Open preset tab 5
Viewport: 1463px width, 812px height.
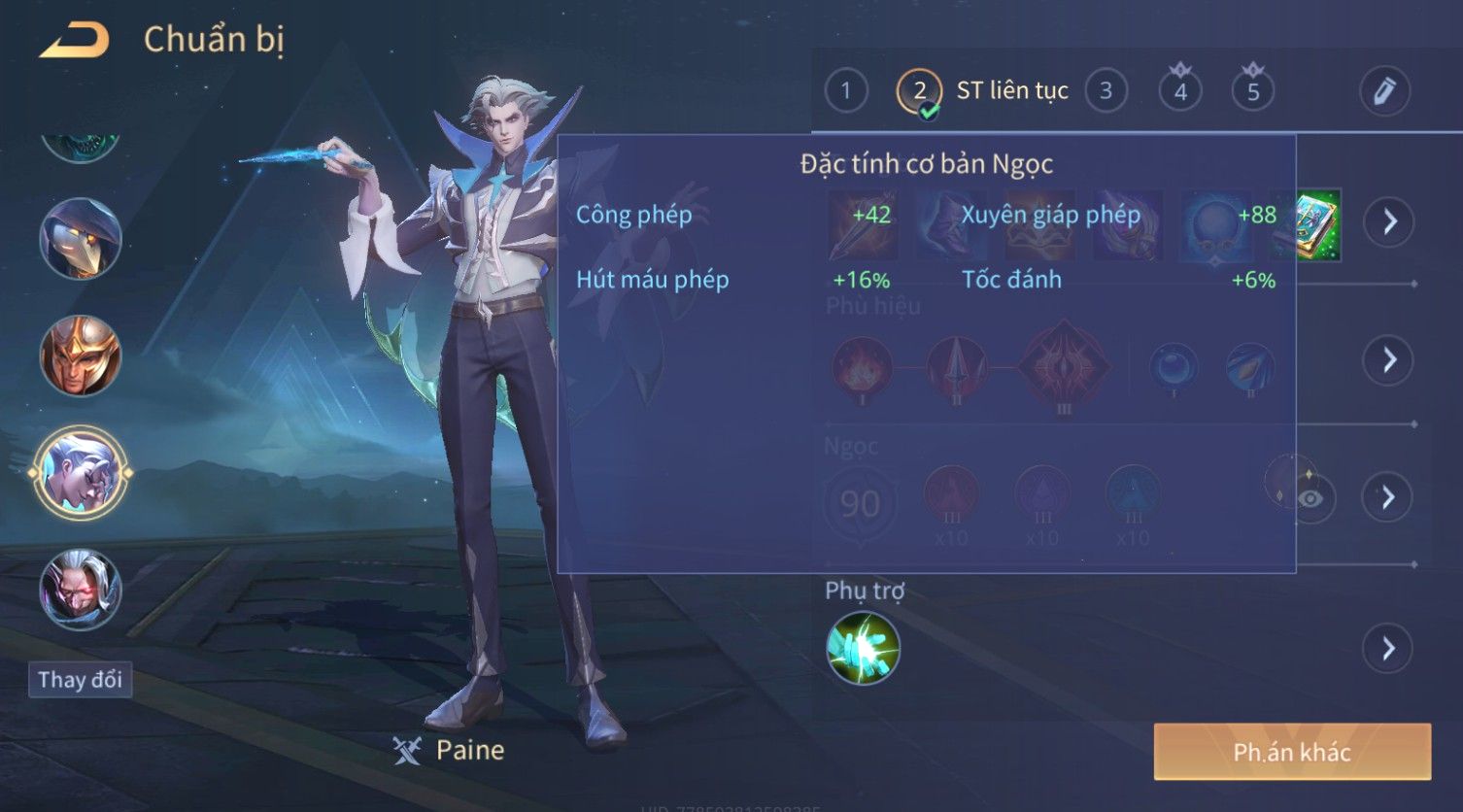(x=1253, y=92)
